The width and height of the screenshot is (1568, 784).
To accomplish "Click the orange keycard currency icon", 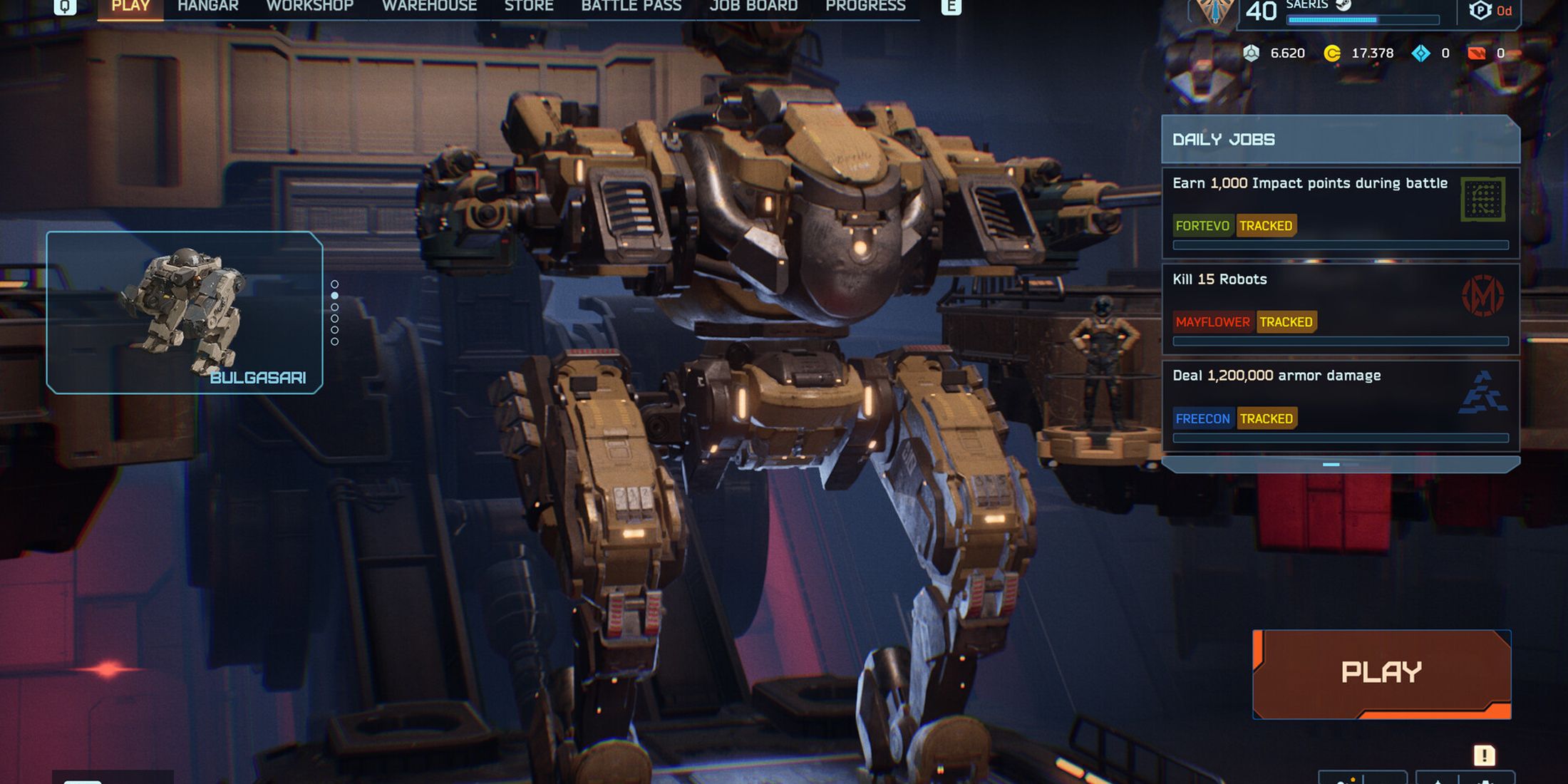I will click(x=1477, y=53).
